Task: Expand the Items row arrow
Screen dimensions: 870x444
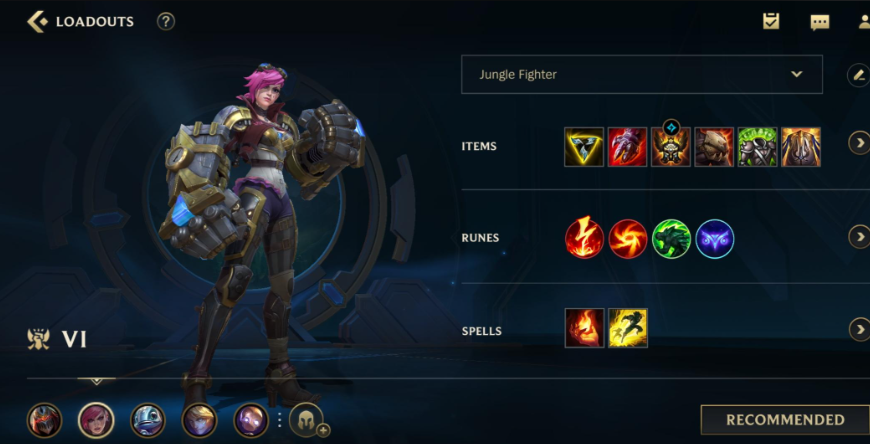Action: 858,143
